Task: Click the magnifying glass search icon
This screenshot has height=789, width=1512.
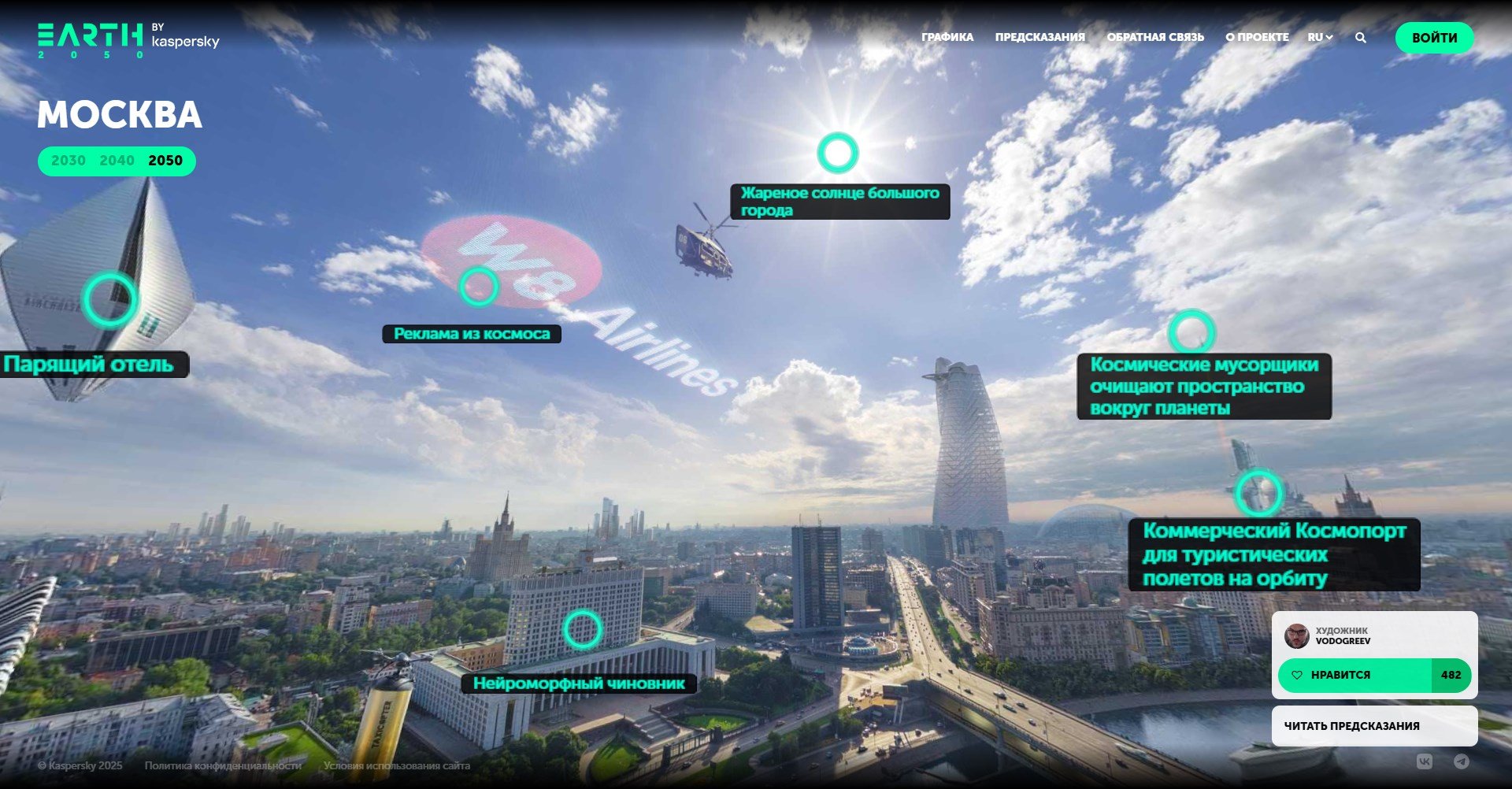Action: 1361,38
